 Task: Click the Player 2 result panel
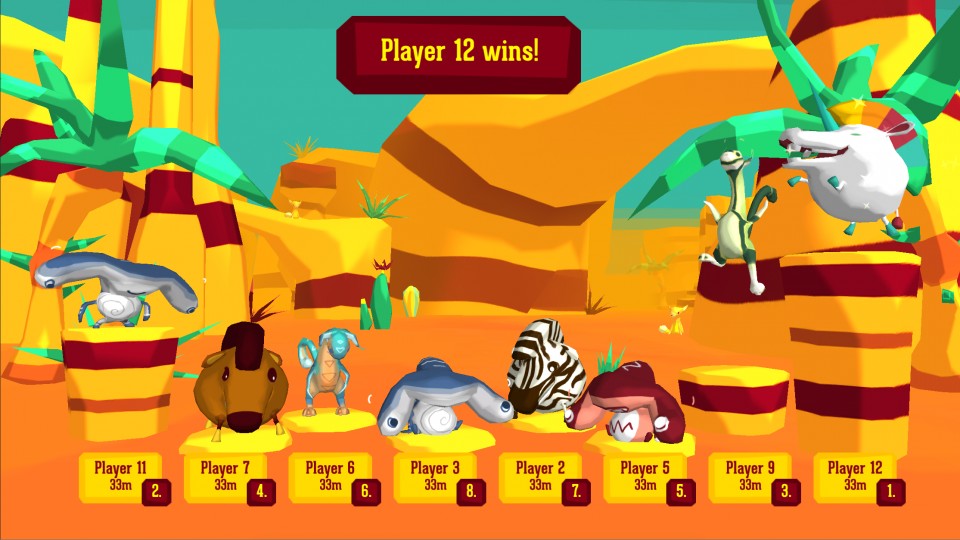(542, 477)
